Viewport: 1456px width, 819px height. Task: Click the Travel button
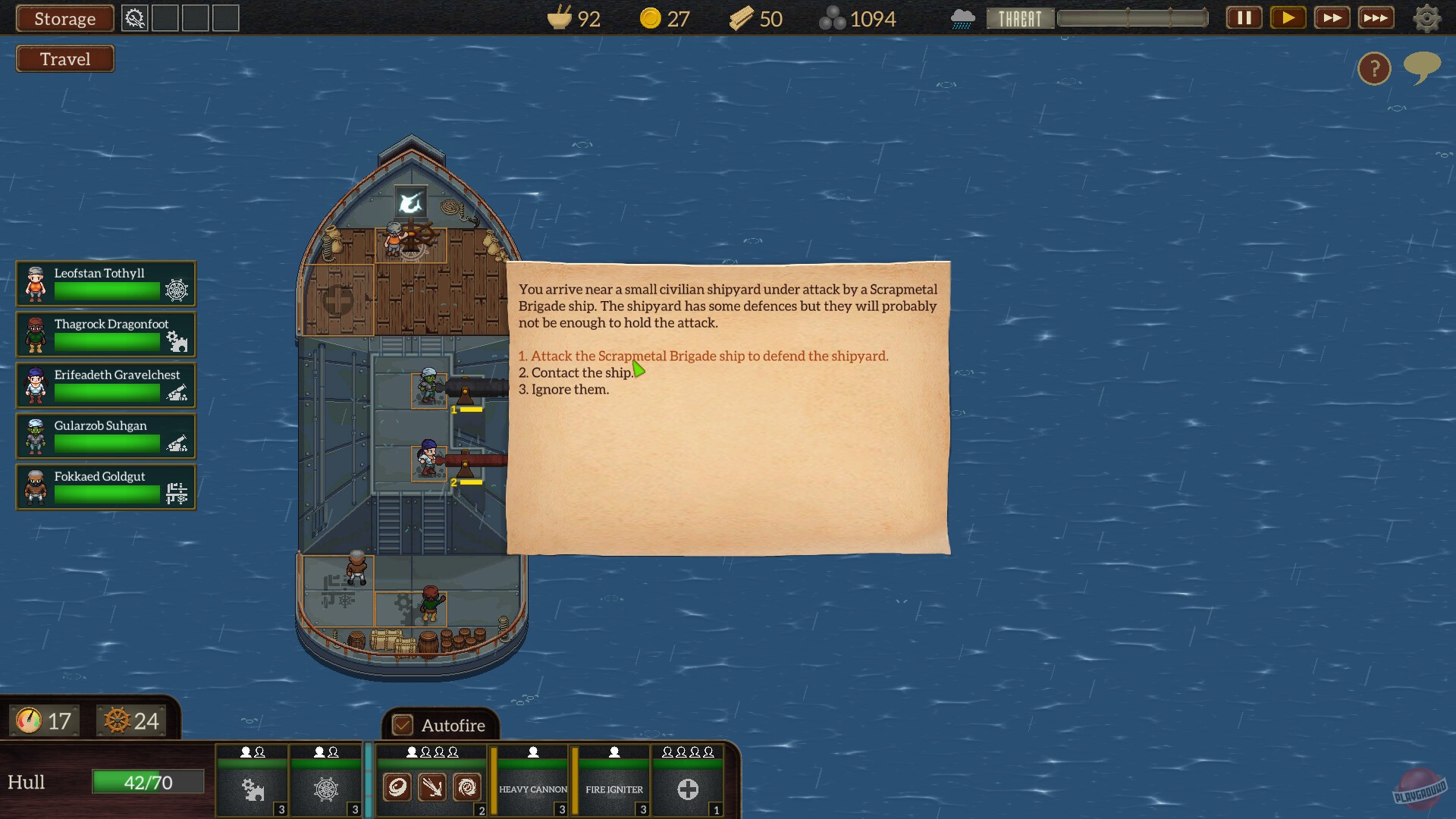click(x=64, y=58)
